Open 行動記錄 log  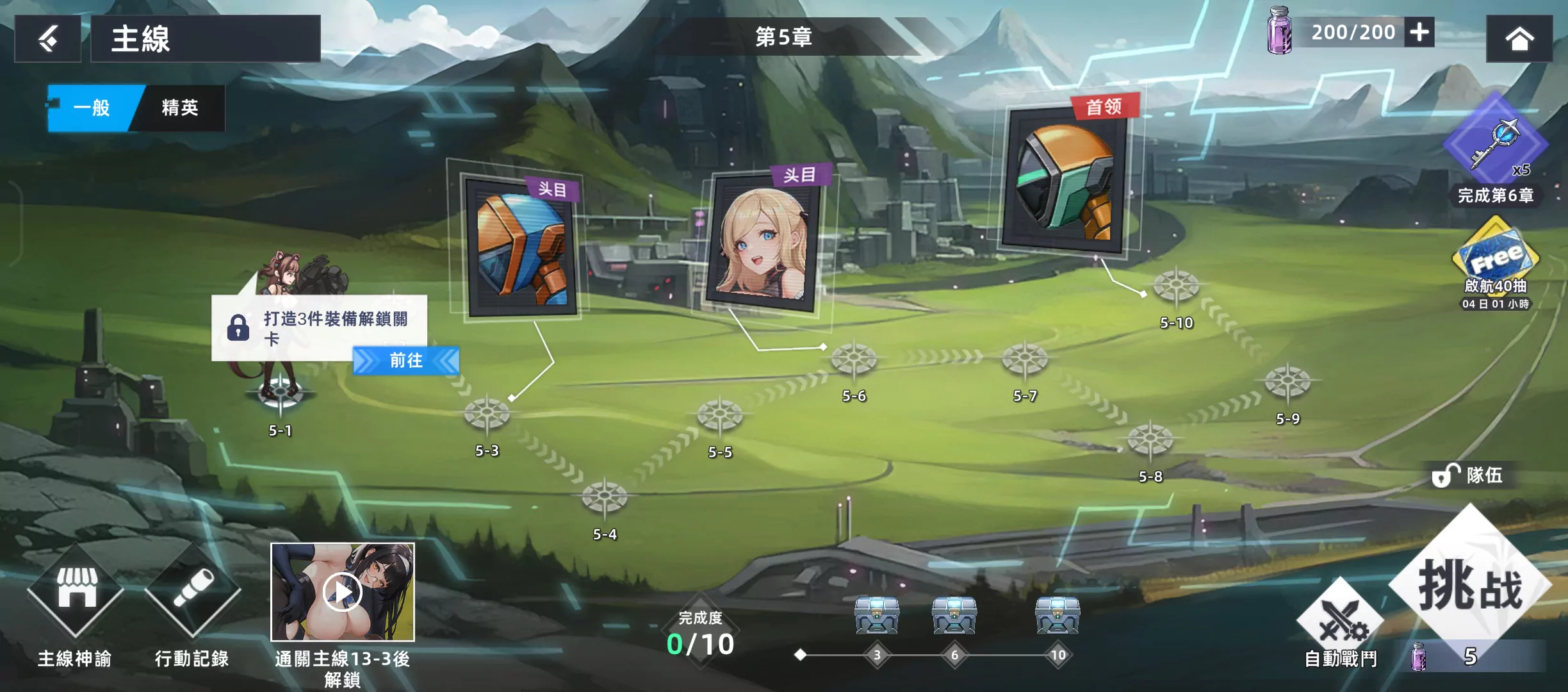[x=192, y=589]
